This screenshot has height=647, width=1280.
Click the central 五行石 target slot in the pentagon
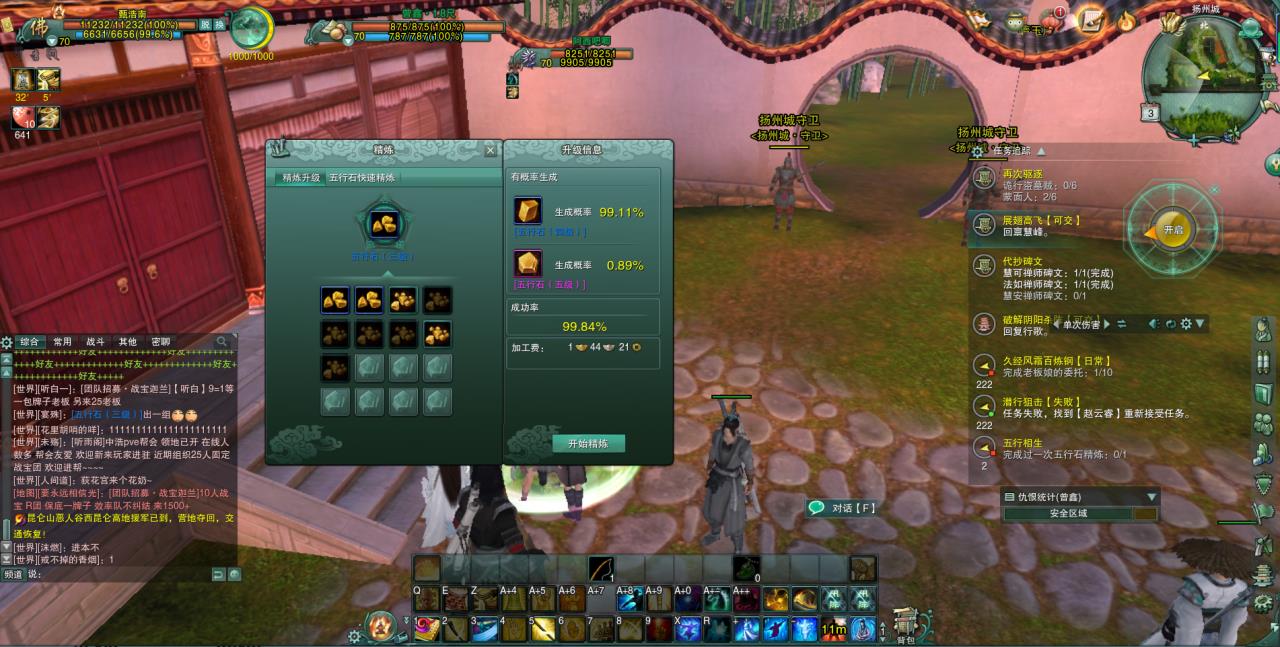pyautogui.click(x=383, y=222)
